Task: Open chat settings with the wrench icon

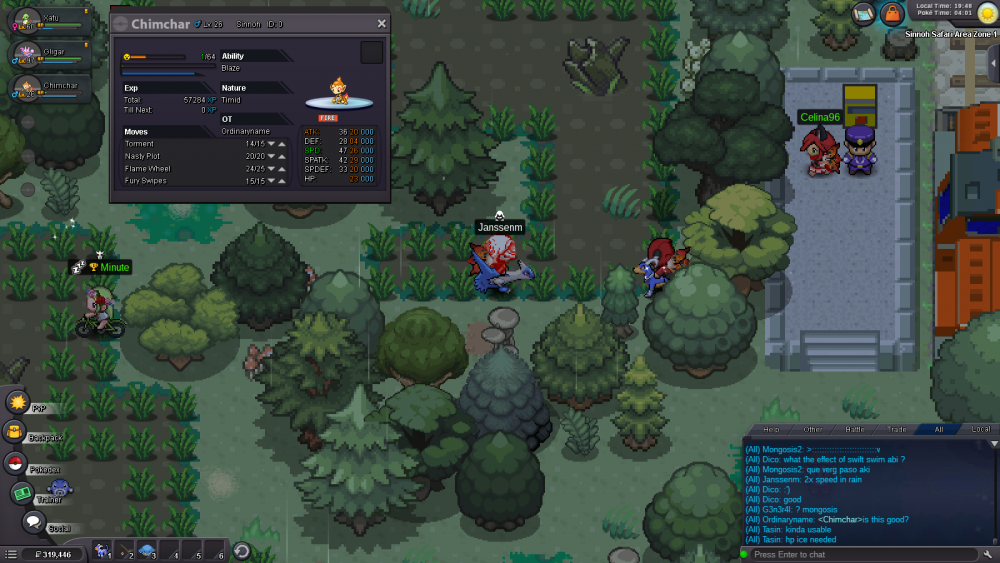Action: 989,554
